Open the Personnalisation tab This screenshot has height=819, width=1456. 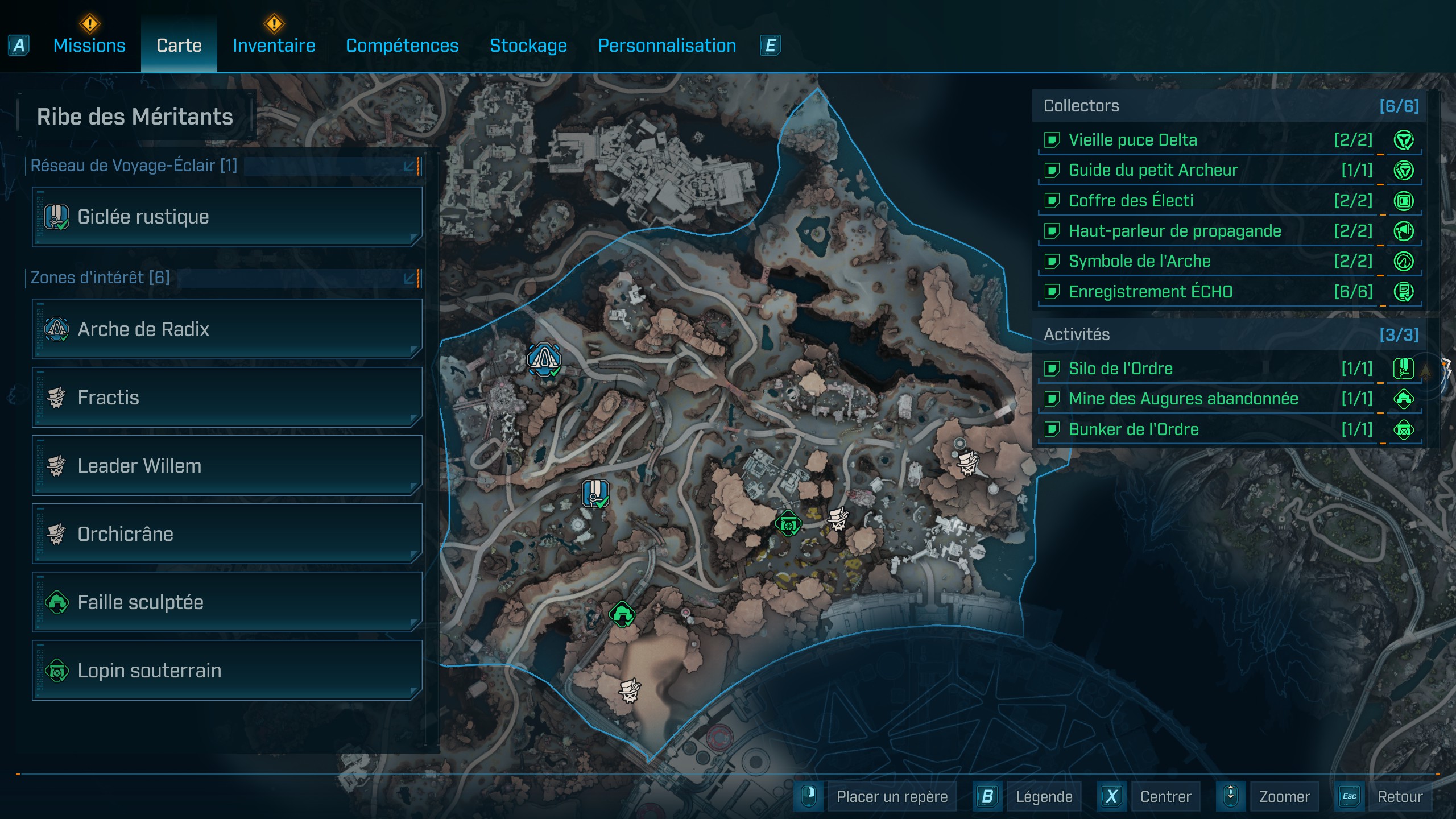click(667, 45)
